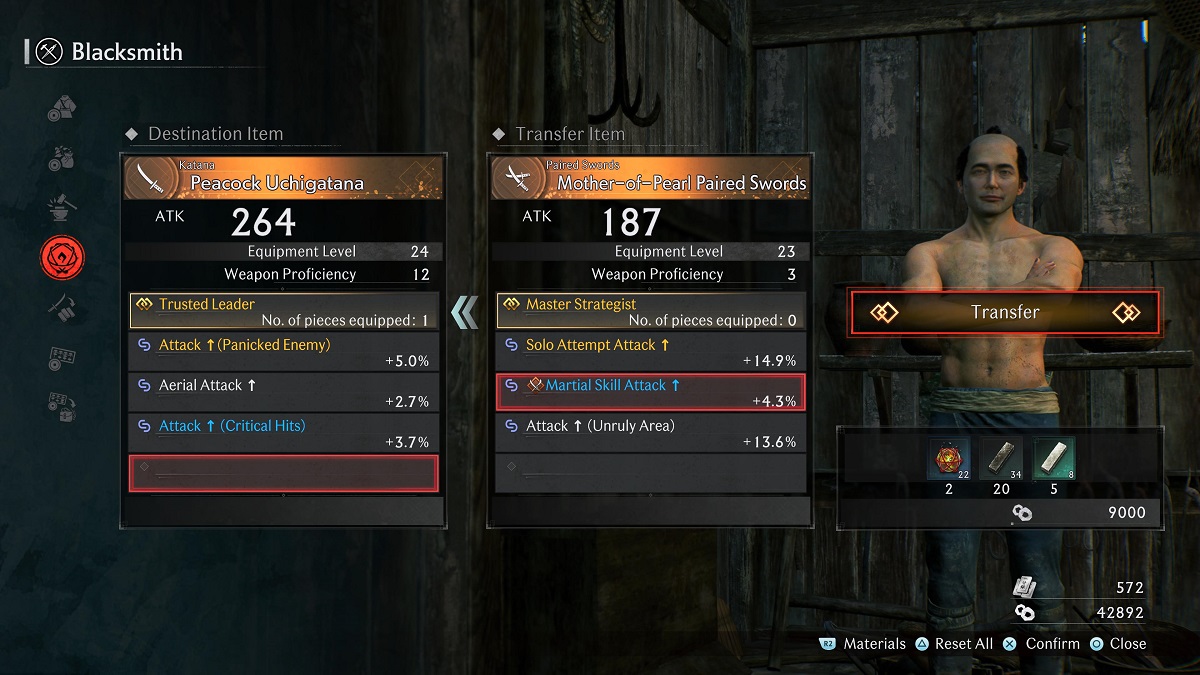Open the sword and materials dismantle tab
The image size is (1200, 675).
(x=62, y=307)
